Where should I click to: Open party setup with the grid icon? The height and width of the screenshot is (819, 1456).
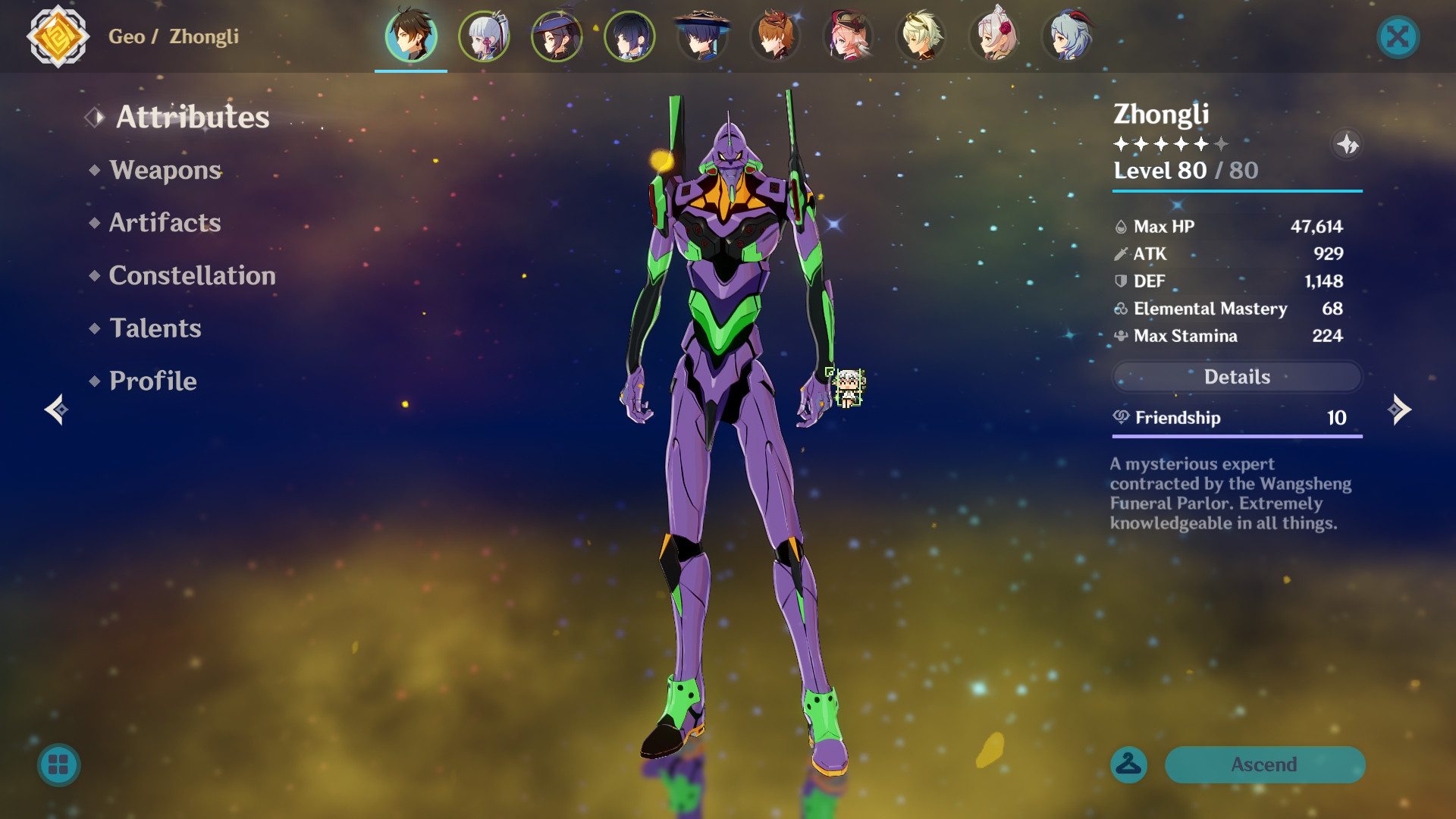[58, 765]
